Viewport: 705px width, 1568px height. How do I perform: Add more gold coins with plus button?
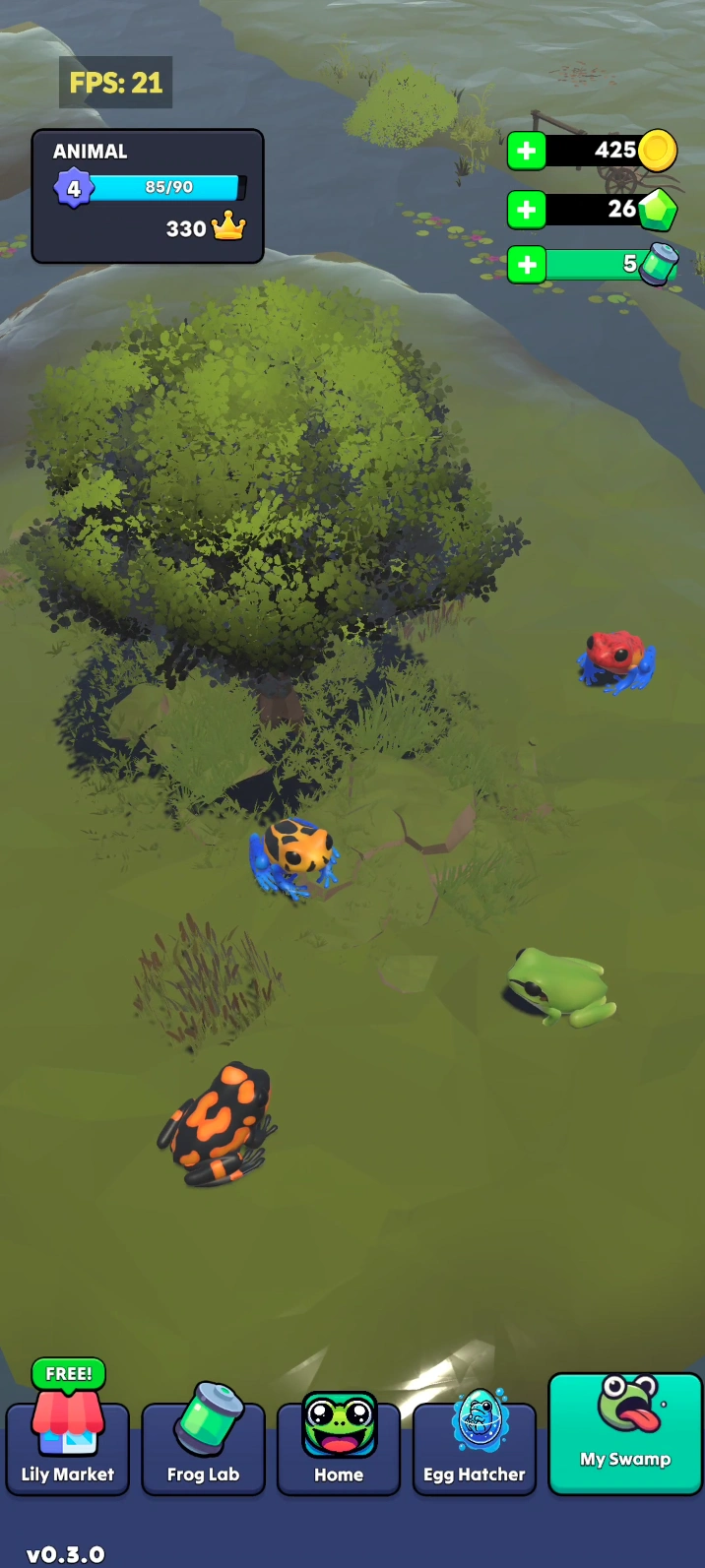pyautogui.click(x=527, y=152)
